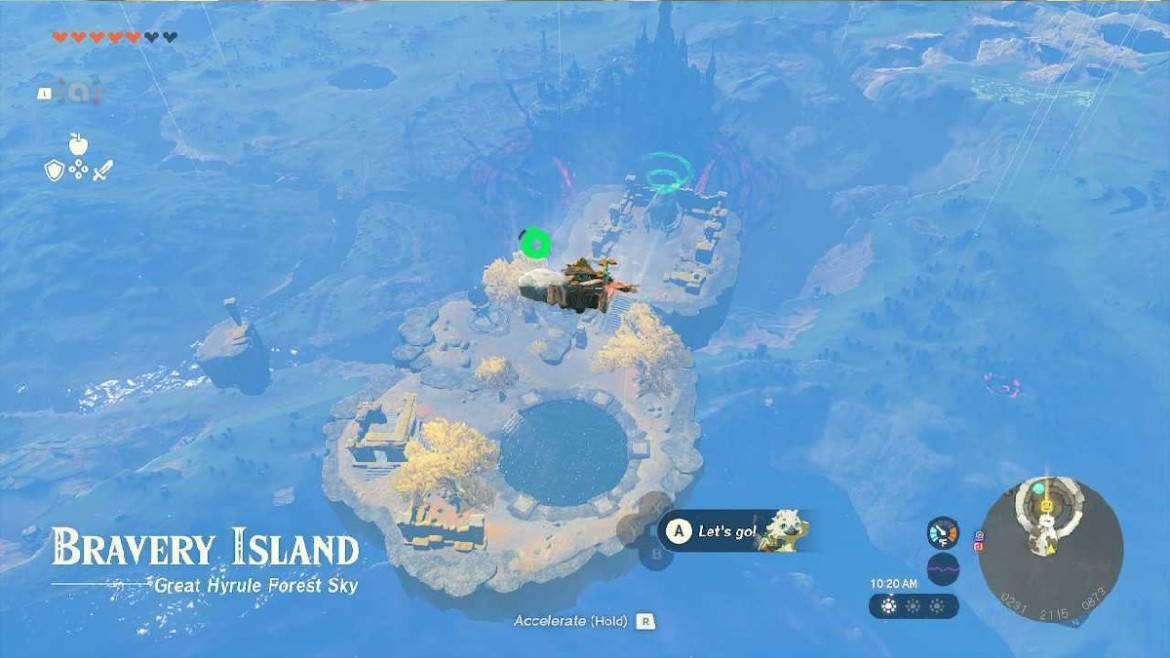Image resolution: width=1170 pixels, height=658 pixels.
Task: Click the yellow smiley marker on minimap
Action: click(1047, 506)
